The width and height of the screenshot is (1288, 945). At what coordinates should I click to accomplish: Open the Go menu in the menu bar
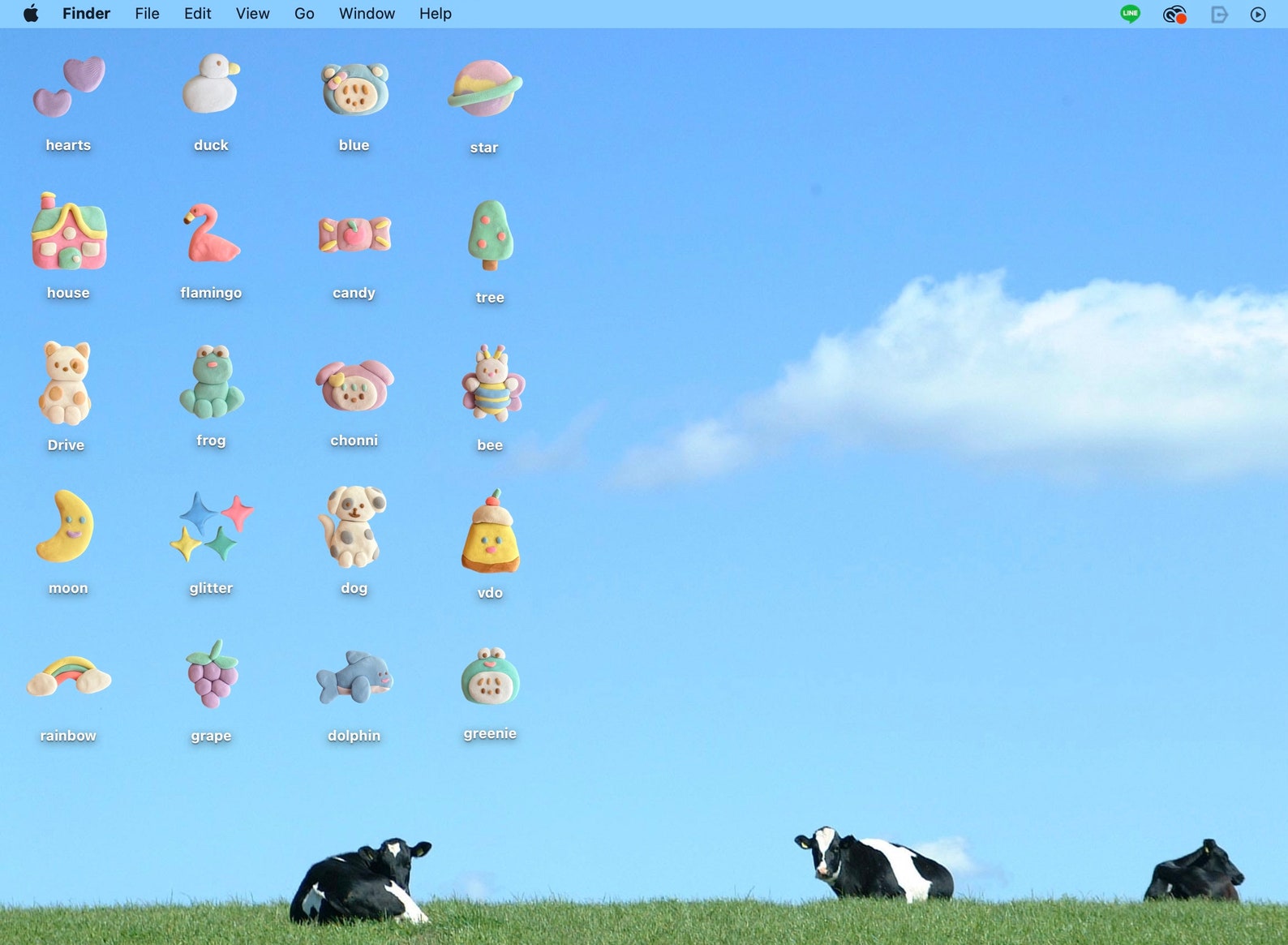click(304, 13)
